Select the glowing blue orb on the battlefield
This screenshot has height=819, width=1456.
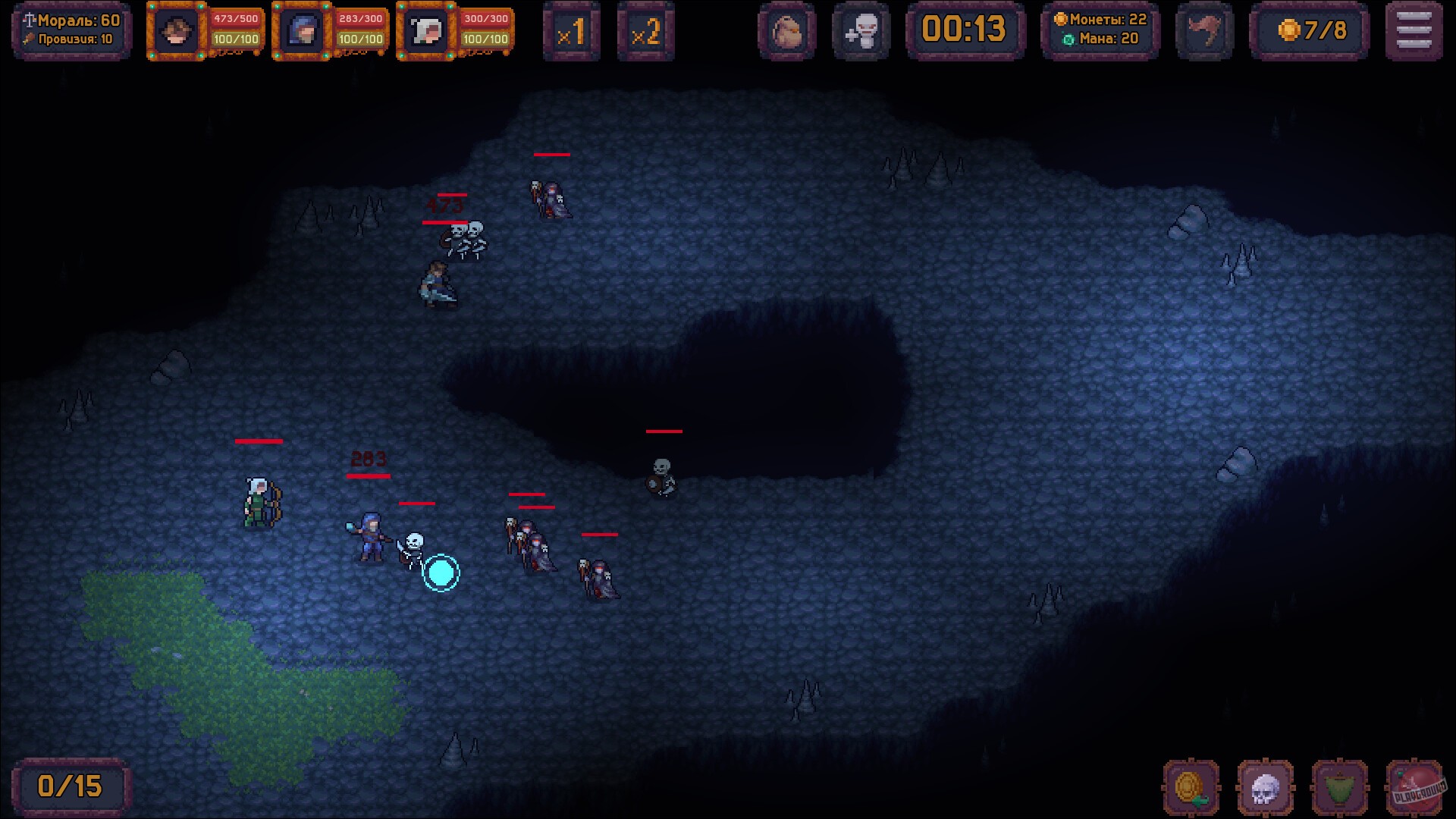coord(441,574)
